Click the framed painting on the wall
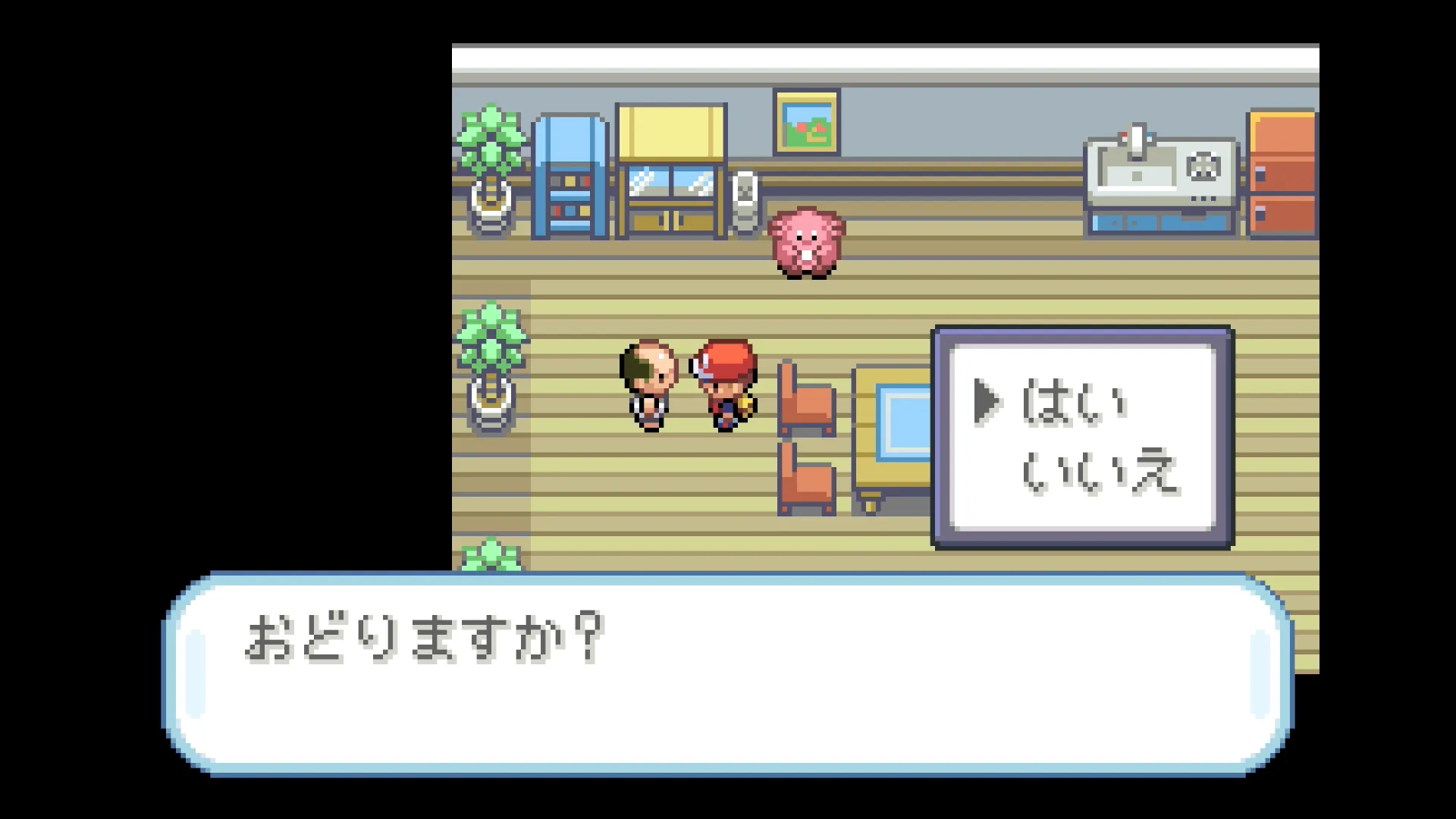1456x819 pixels. [x=808, y=123]
